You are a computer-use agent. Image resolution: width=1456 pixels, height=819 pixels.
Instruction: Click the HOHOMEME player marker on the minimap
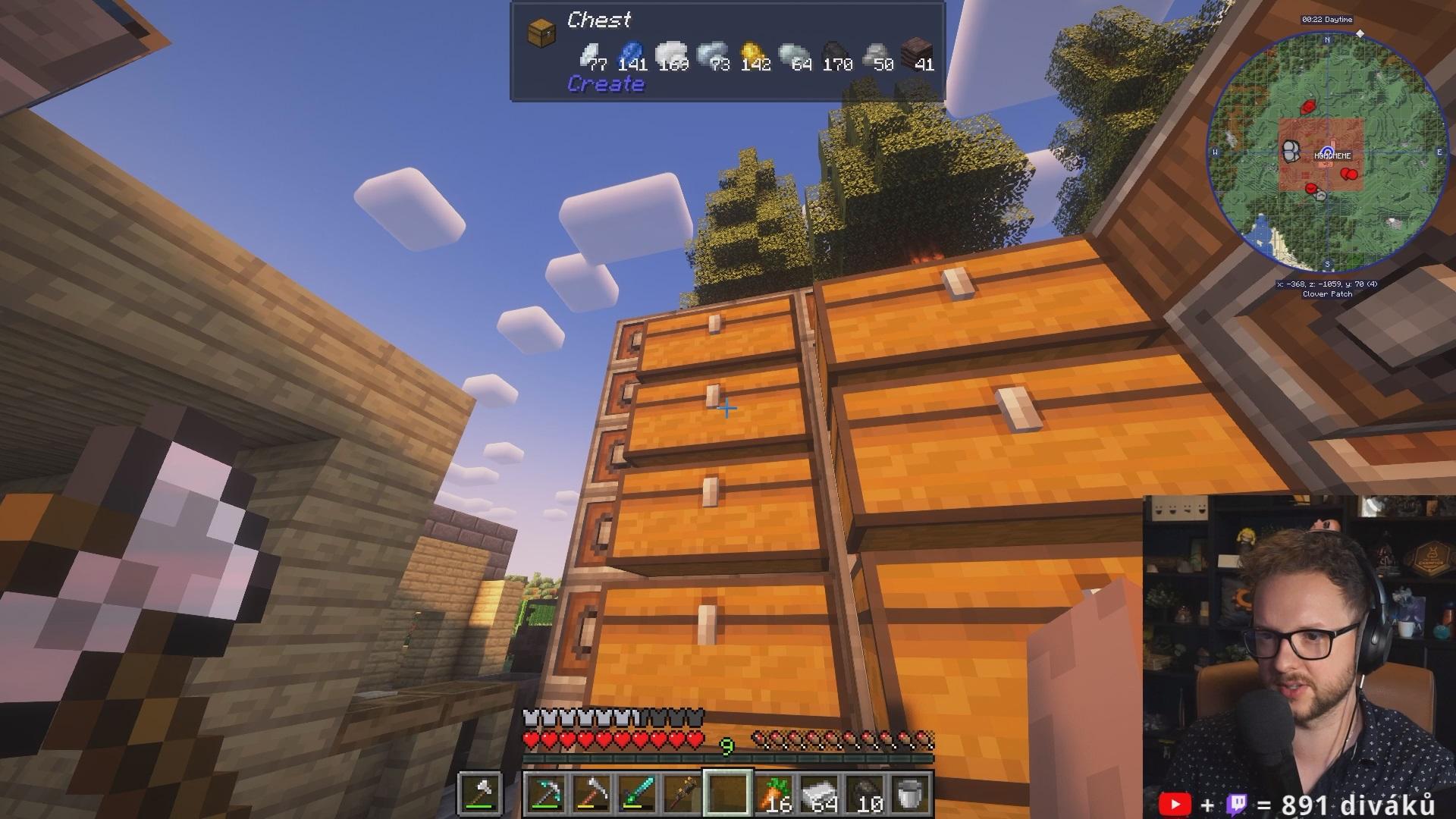coord(1327,151)
